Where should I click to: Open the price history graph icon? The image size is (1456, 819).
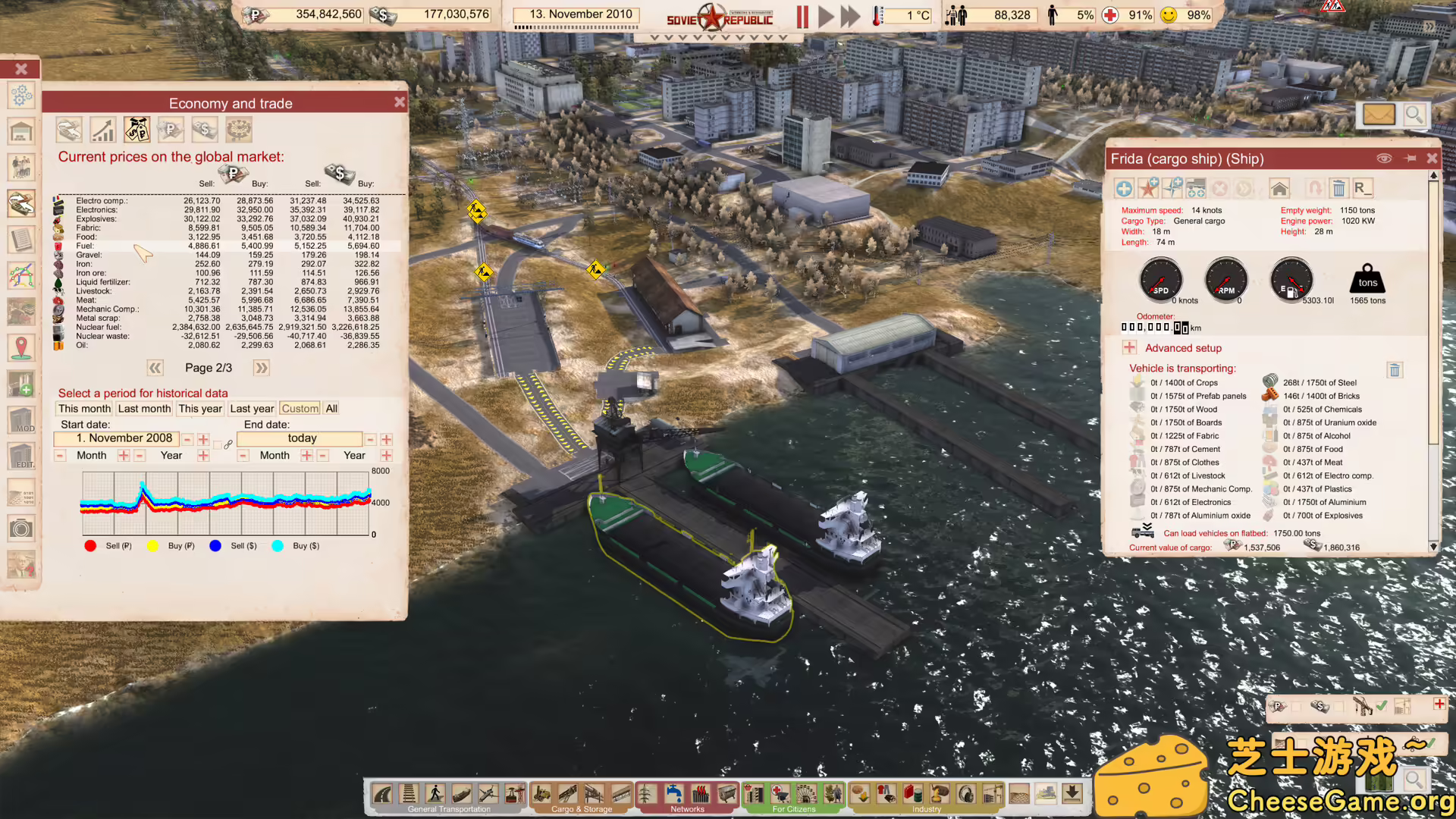[102, 129]
